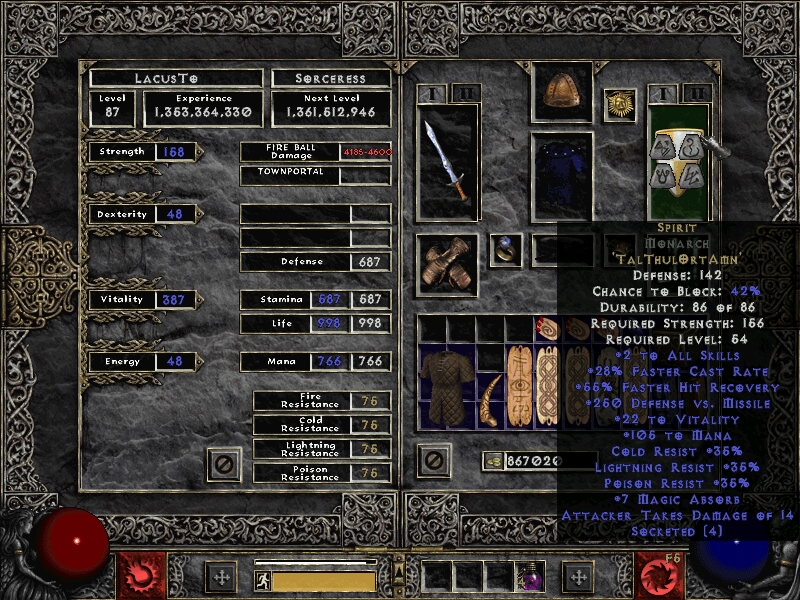Image resolution: width=800 pixels, height=600 pixels.
Task: Pick up the quilted armor in inventory
Action: [x=446, y=386]
